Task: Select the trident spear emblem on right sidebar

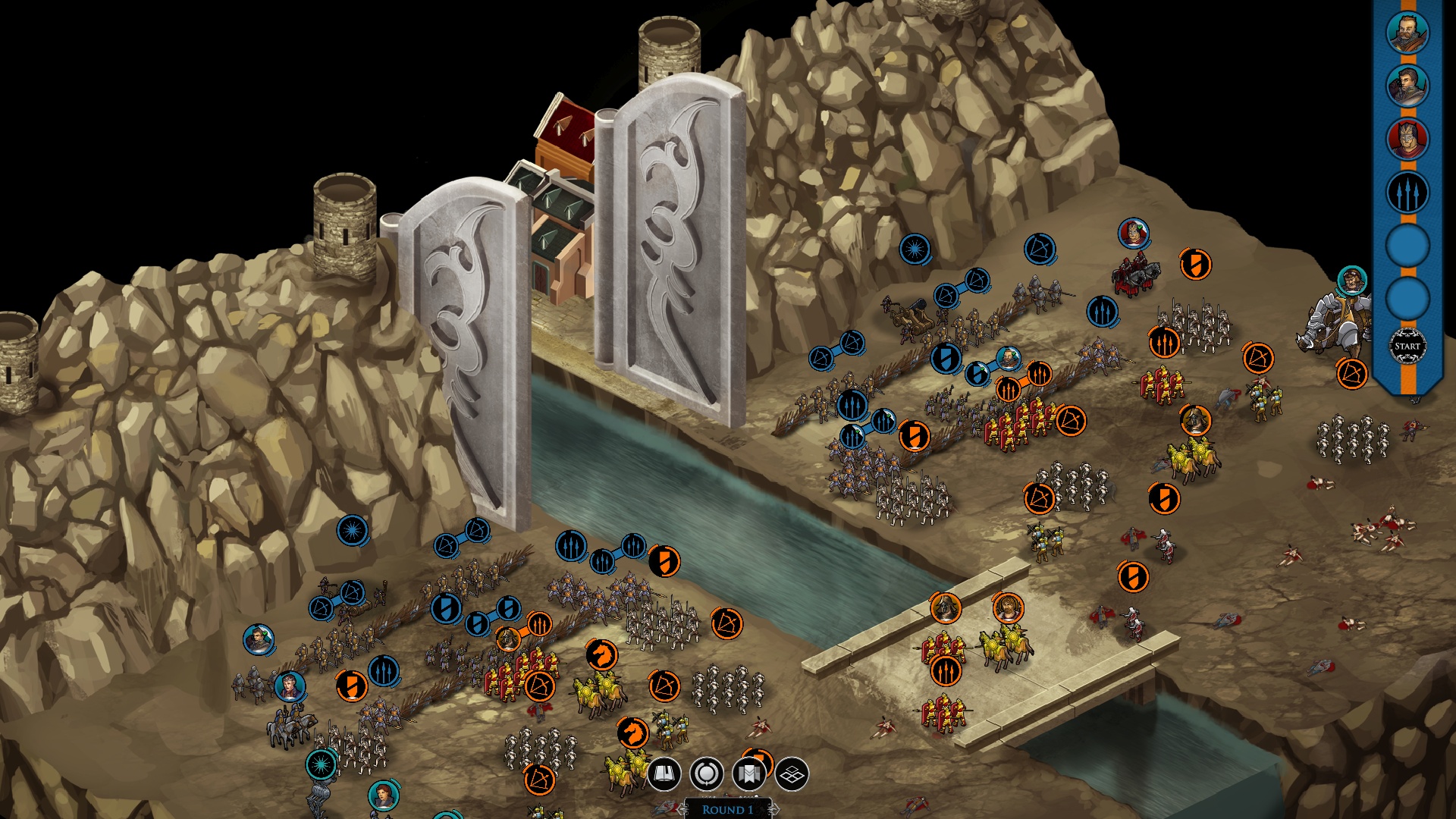Action: 1407,193
